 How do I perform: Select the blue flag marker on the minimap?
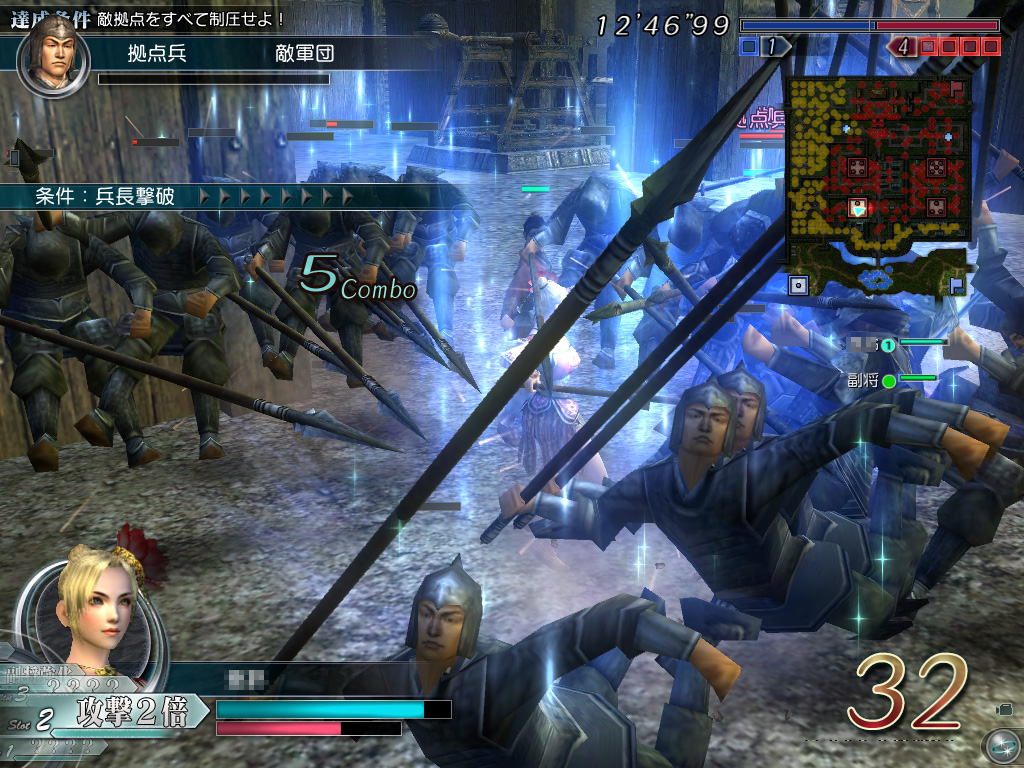click(x=956, y=286)
